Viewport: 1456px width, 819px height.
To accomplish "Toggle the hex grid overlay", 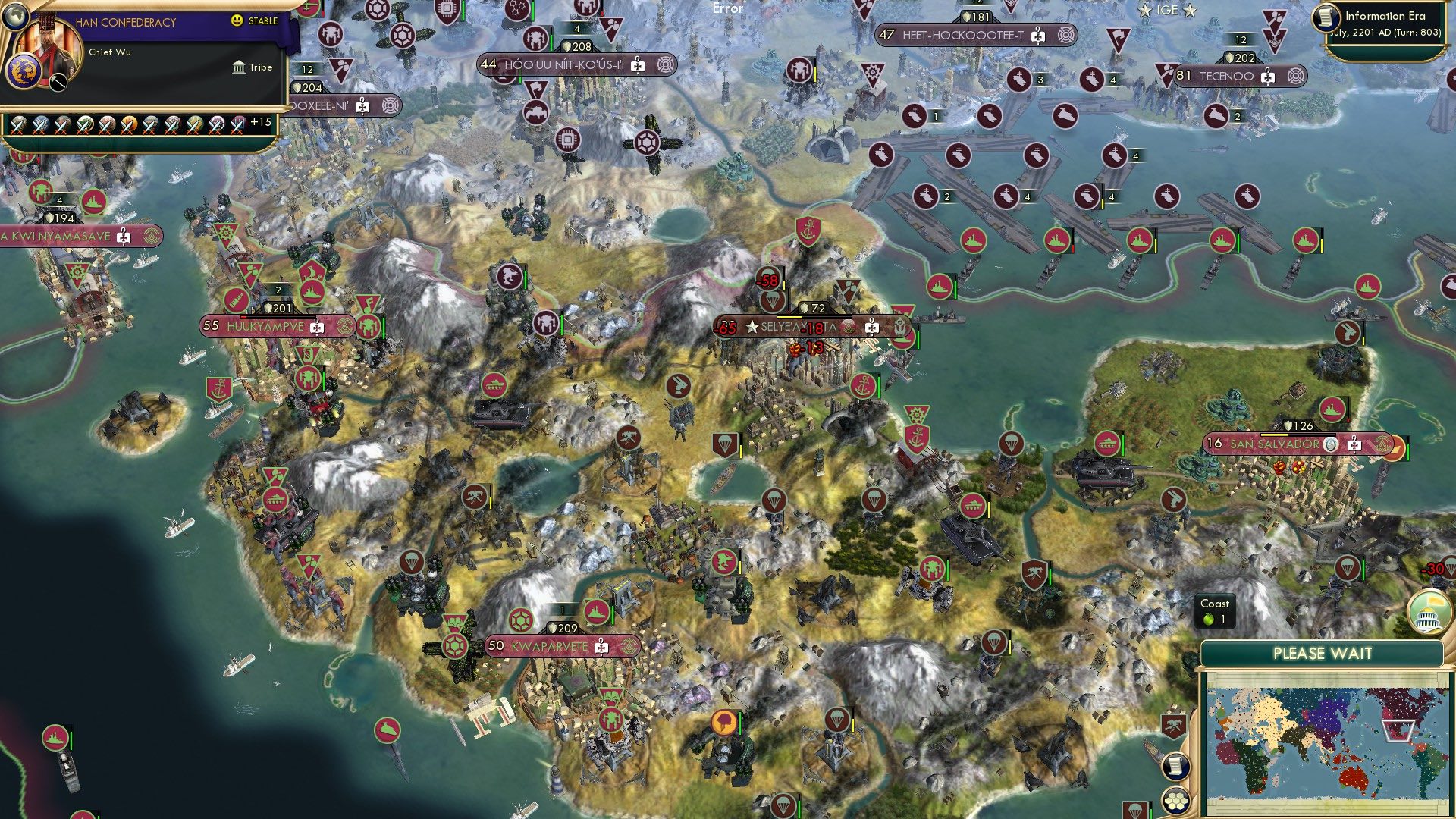I will coord(1176,802).
